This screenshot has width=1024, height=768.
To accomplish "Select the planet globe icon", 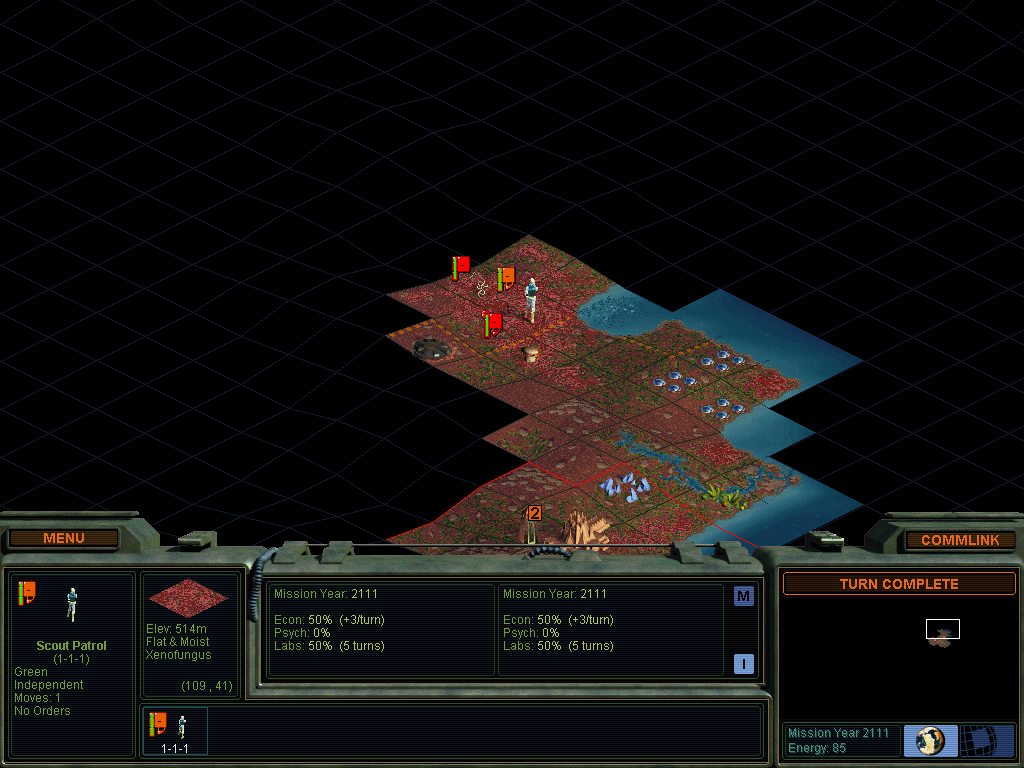I will point(930,740).
